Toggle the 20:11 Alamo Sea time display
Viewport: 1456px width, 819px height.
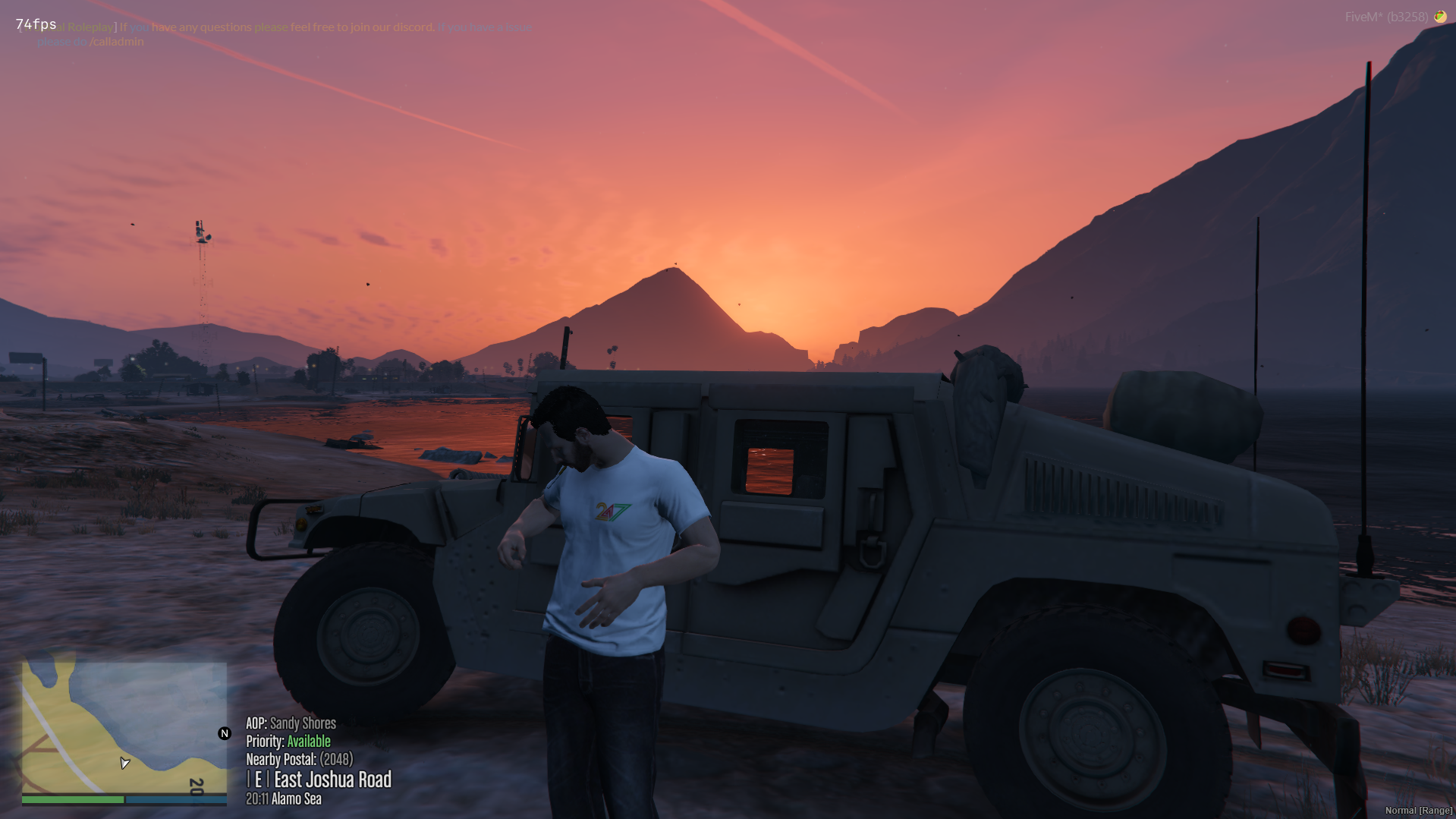(x=283, y=799)
